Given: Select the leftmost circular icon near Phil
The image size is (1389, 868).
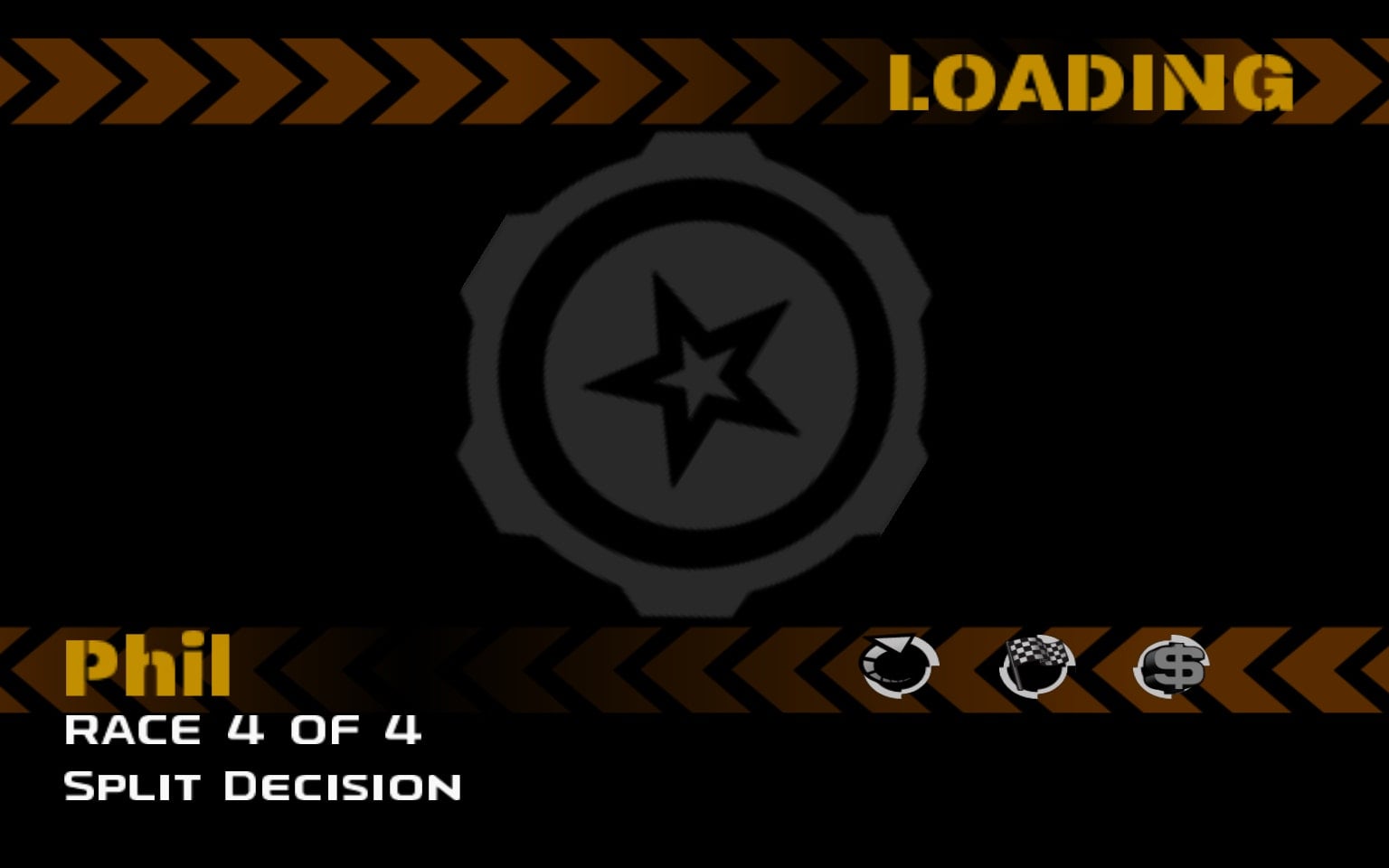Looking at the screenshot, I should point(898,665).
